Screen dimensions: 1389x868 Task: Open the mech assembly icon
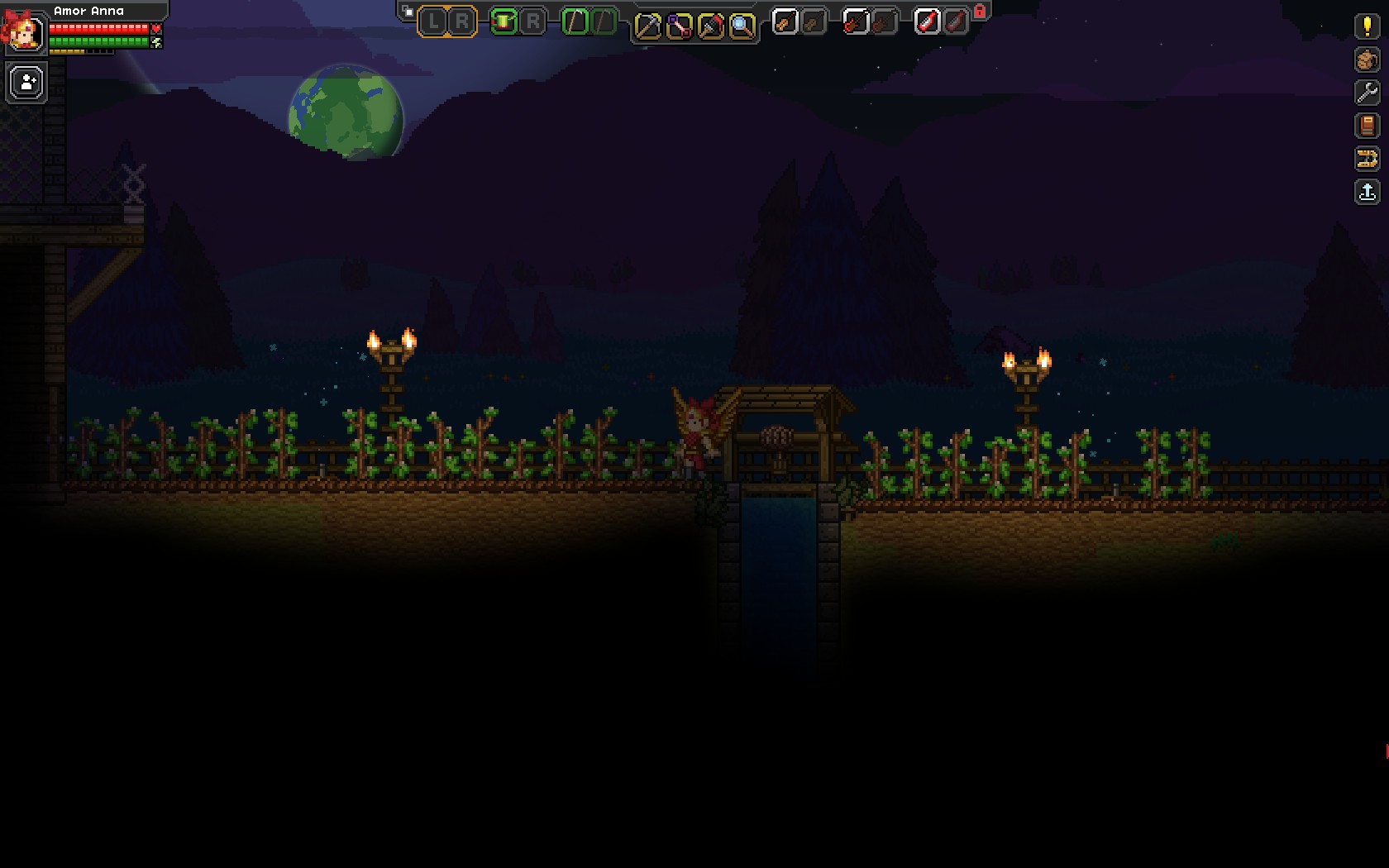point(1367,159)
